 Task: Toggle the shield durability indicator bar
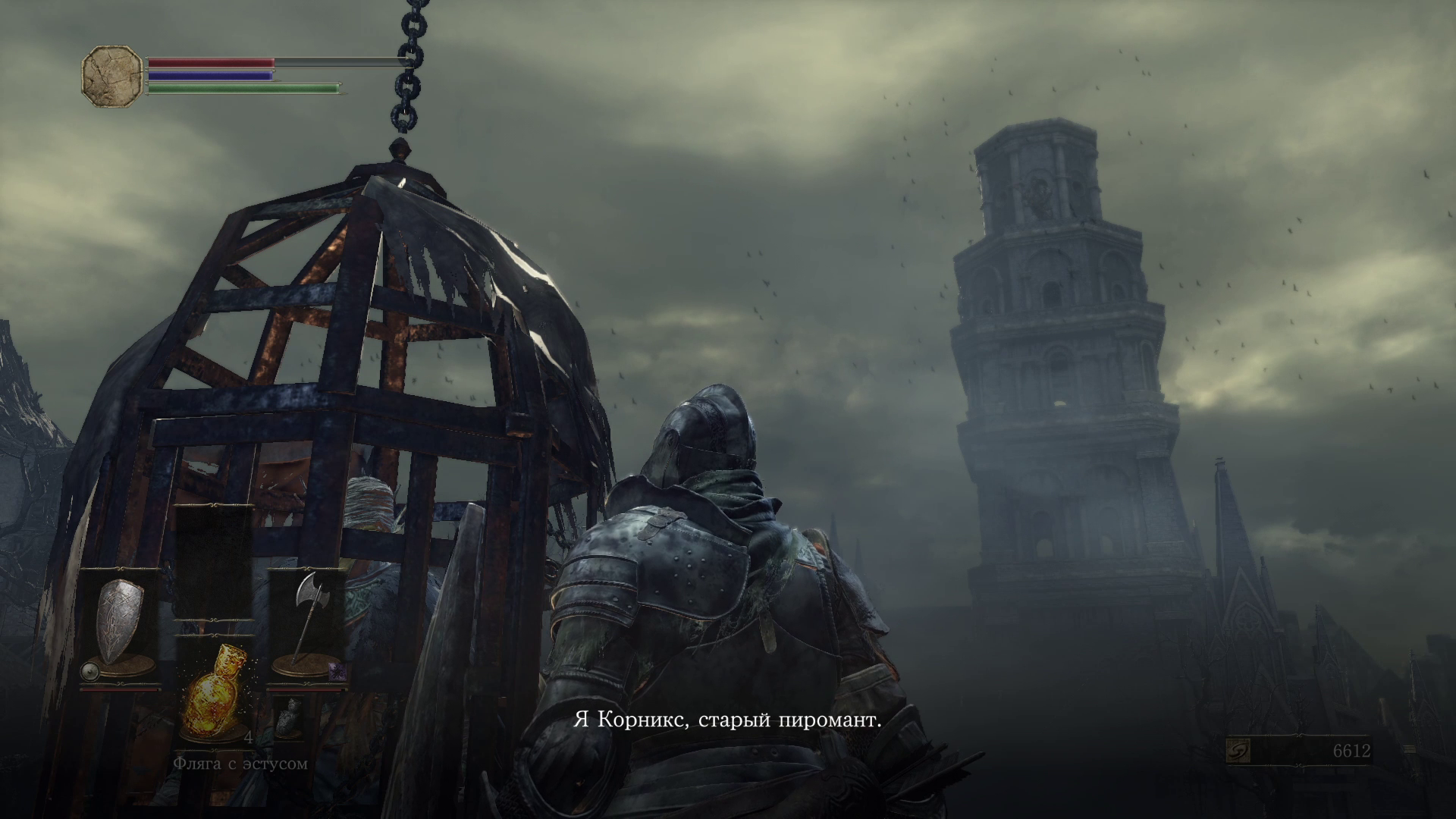point(120,690)
